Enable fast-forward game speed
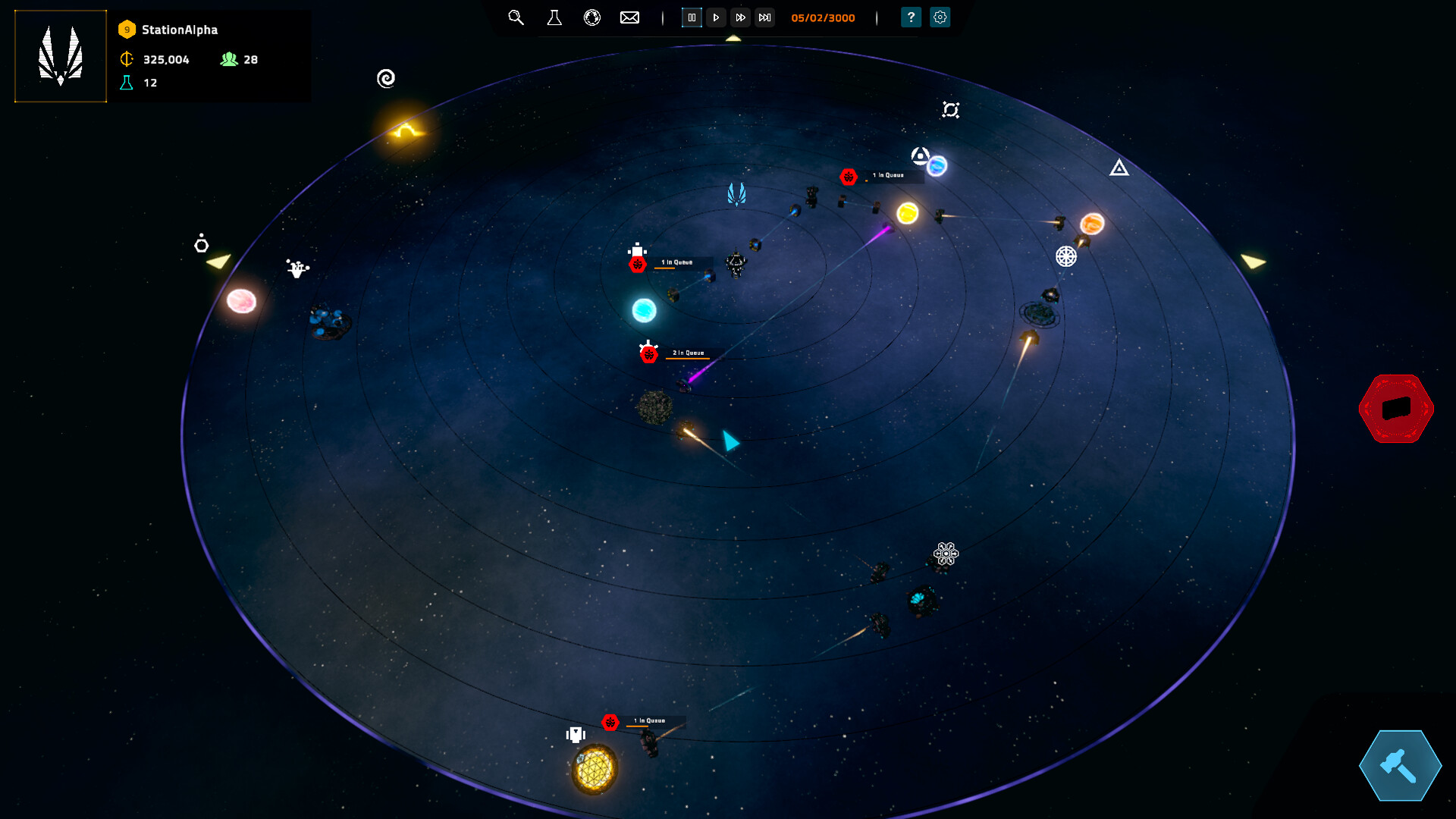Viewport: 1456px width, 819px height. [740, 17]
